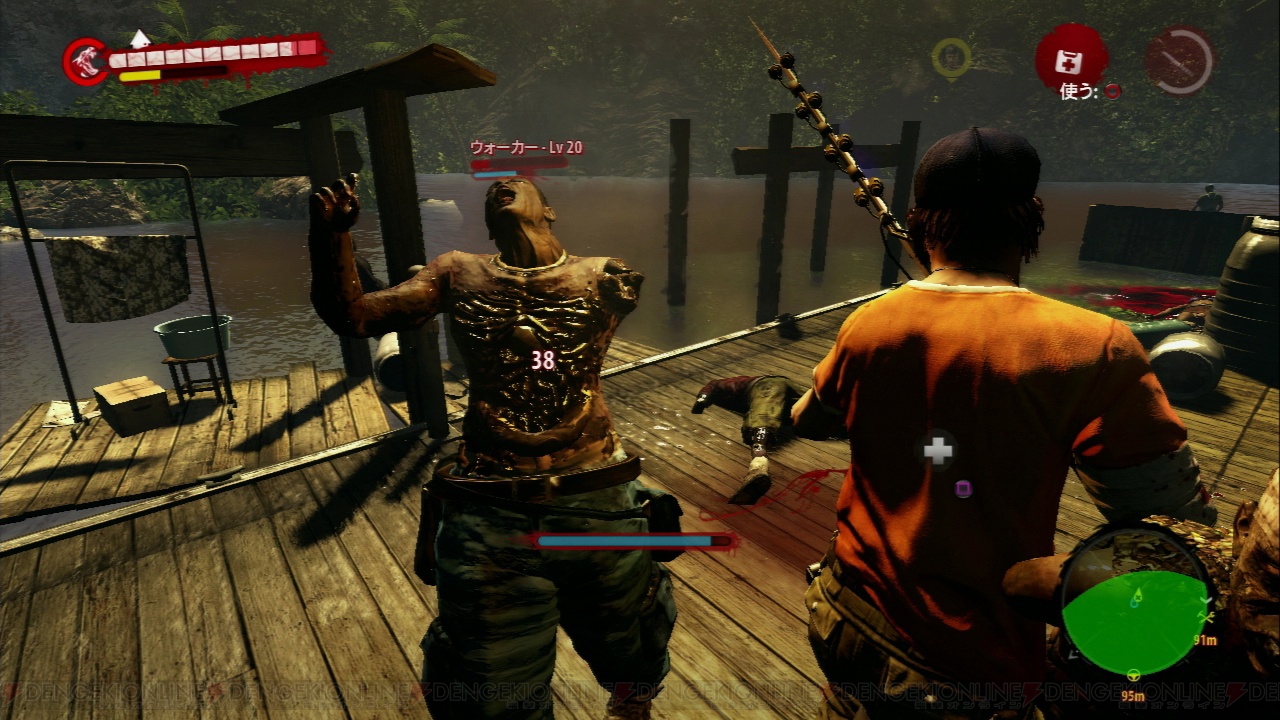The width and height of the screenshot is (1280, 720).
Task: Click the red rage skull emblem
Action: [x=87, y=61]
